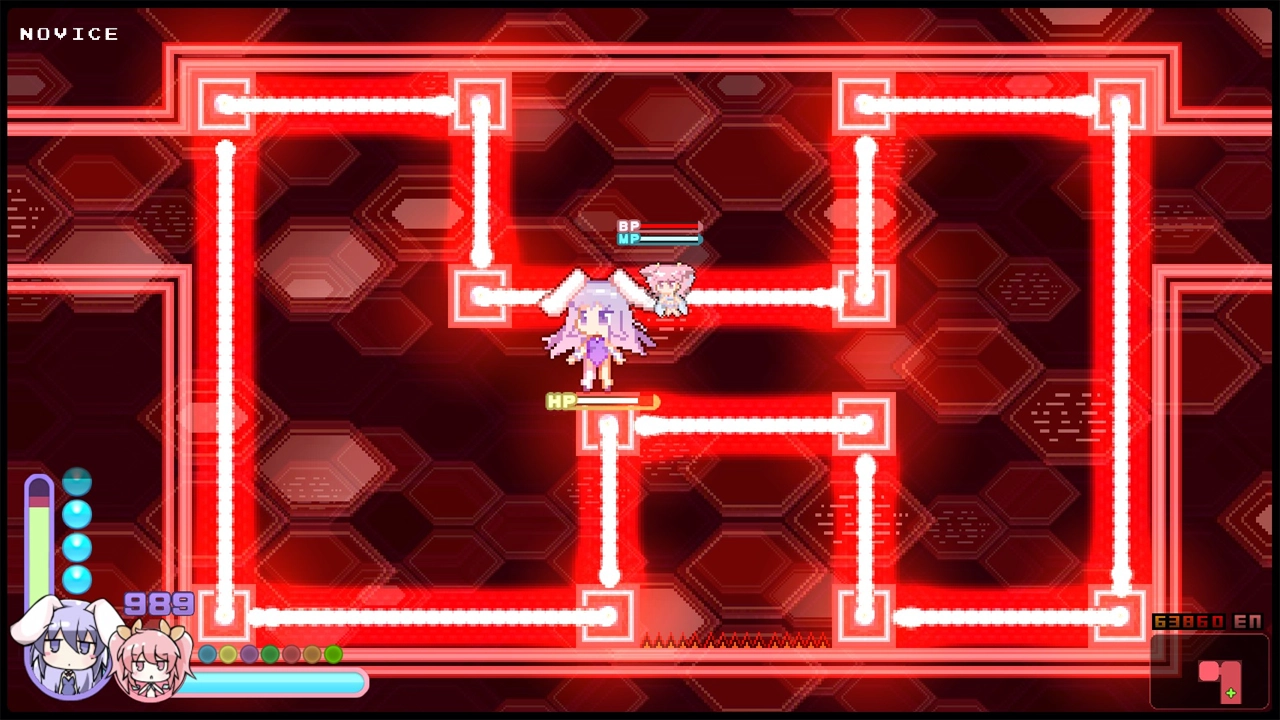Toggle the dimmed topmost boost orb
This screenshot has height=720, width=1280.
click(77, 482)
